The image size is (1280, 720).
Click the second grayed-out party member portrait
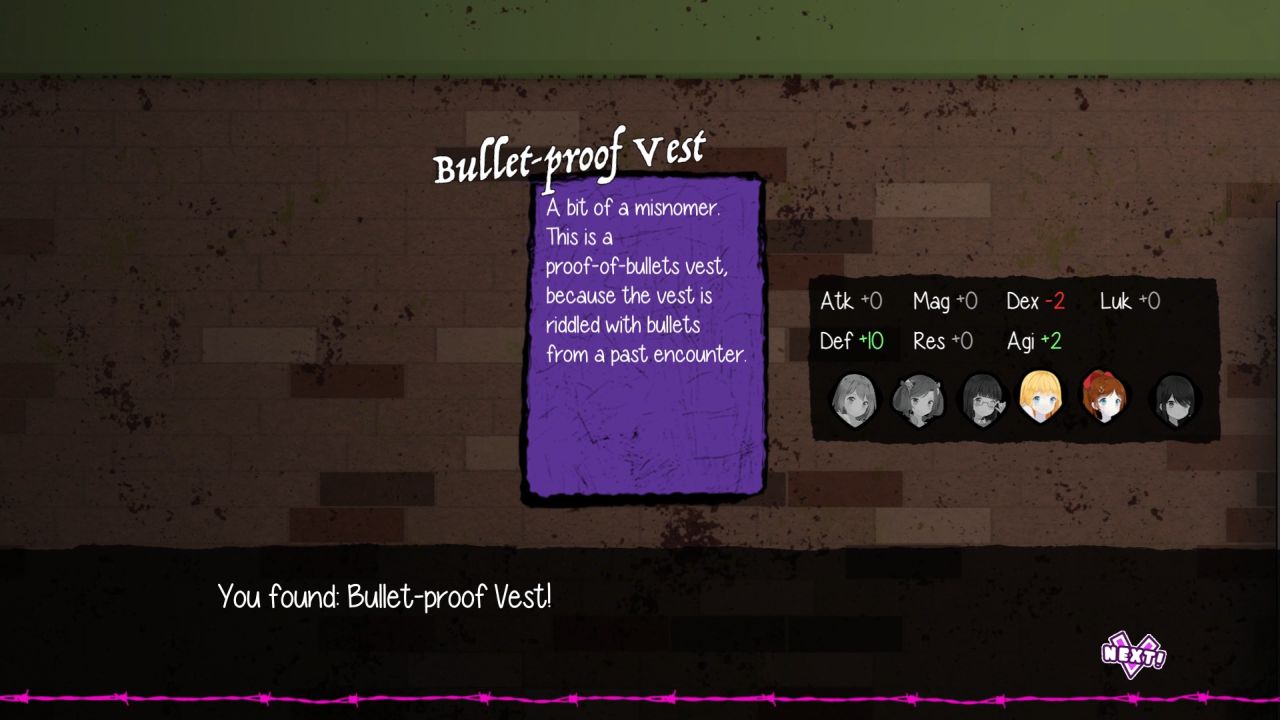click(919, 398)
